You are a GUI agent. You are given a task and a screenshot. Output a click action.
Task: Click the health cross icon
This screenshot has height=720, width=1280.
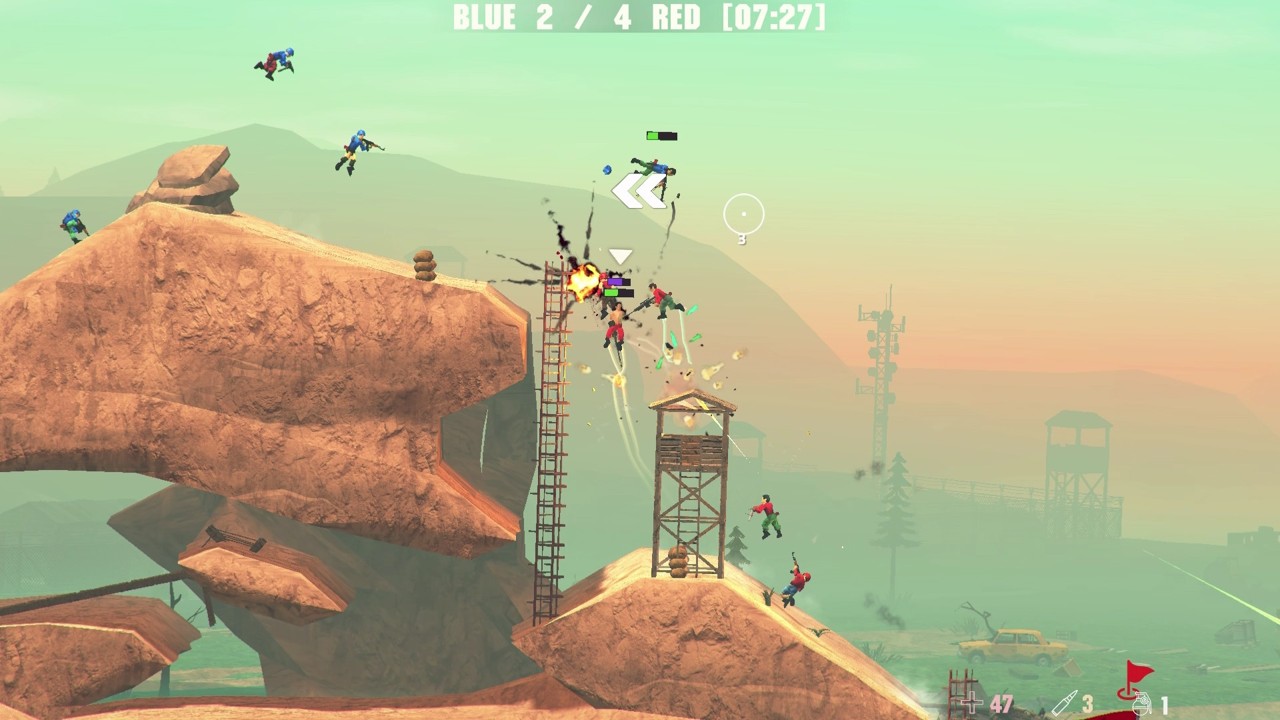pos(972,703)
